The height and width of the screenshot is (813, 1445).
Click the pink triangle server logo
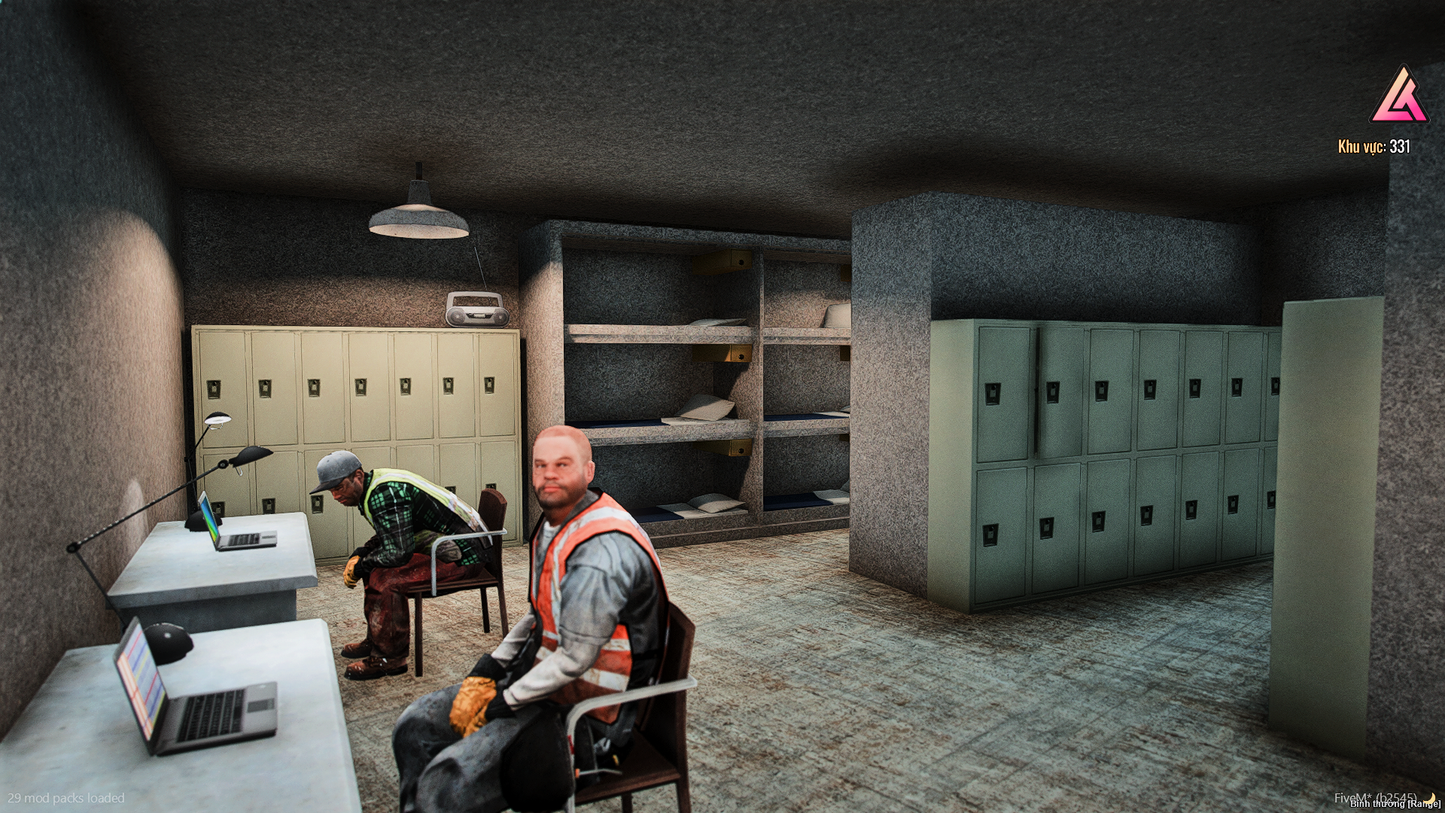(x=1398, y=98)
